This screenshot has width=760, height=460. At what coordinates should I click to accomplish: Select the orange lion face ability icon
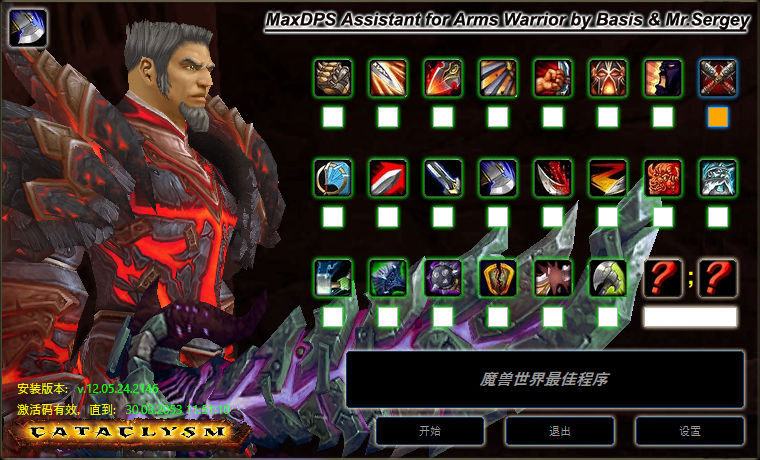(663, 178)
